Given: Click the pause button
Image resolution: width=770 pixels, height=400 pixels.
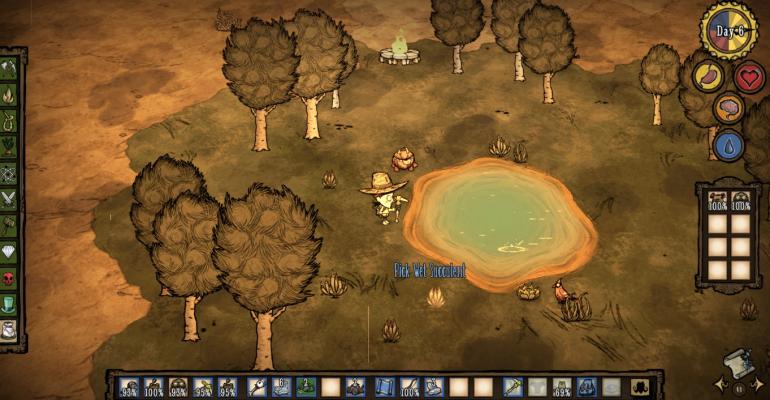Looking at the screenshot, I should pos(739,387).
